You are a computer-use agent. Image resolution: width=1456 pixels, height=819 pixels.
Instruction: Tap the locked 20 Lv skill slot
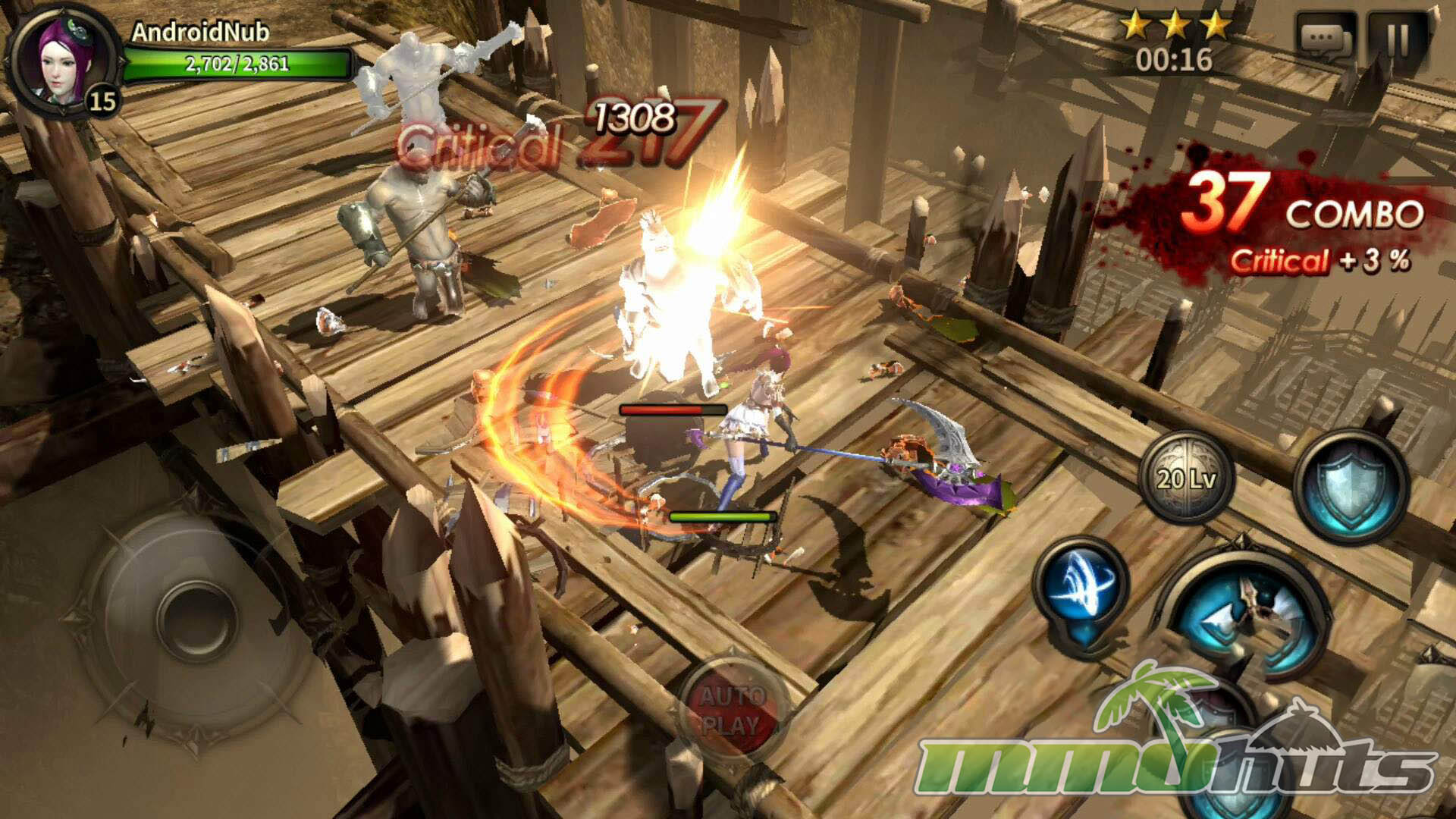(x=1187, y=478)
